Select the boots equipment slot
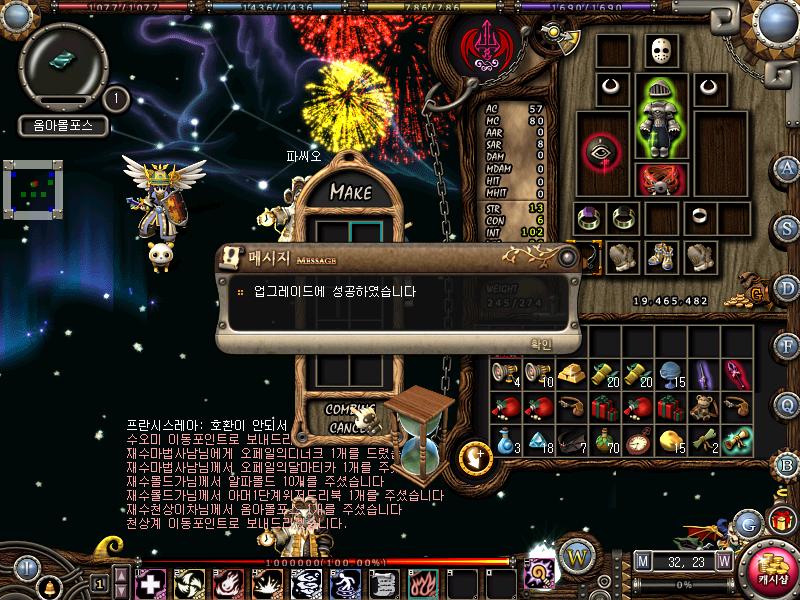The height and width of the screenshot is (600, 800). tap(659, 257)
